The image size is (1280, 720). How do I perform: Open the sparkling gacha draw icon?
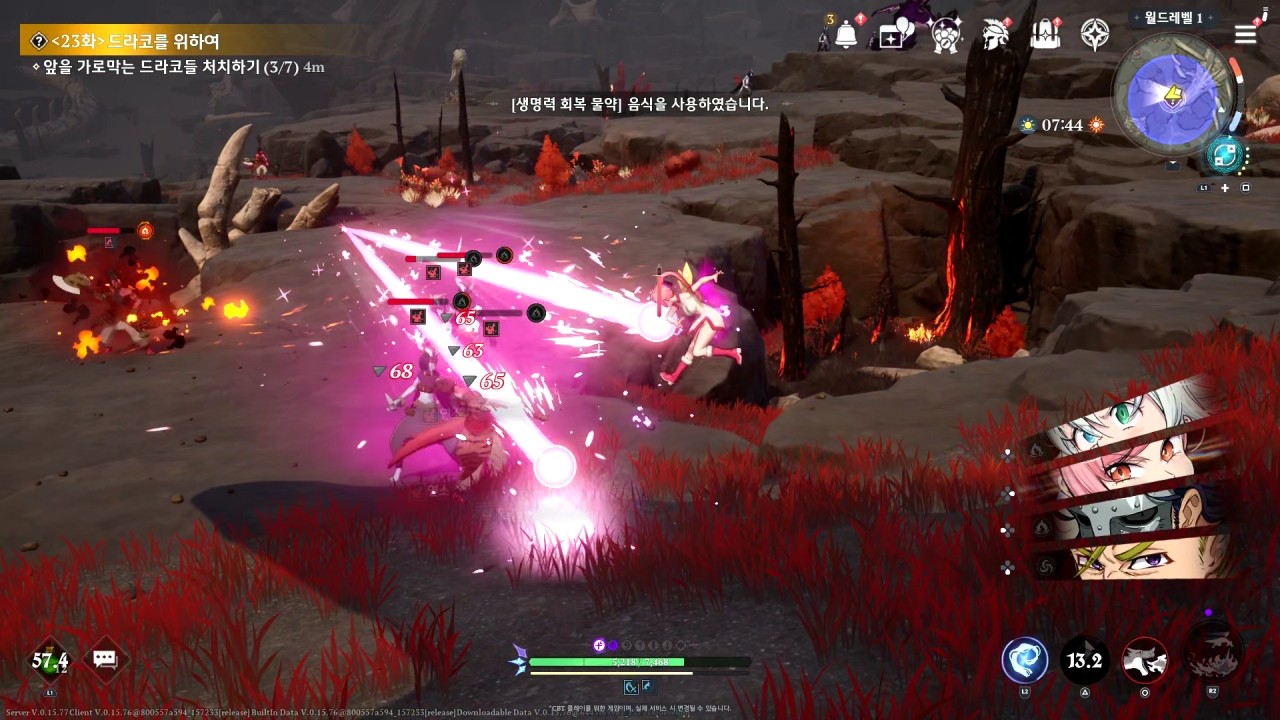tap(945, 36)
